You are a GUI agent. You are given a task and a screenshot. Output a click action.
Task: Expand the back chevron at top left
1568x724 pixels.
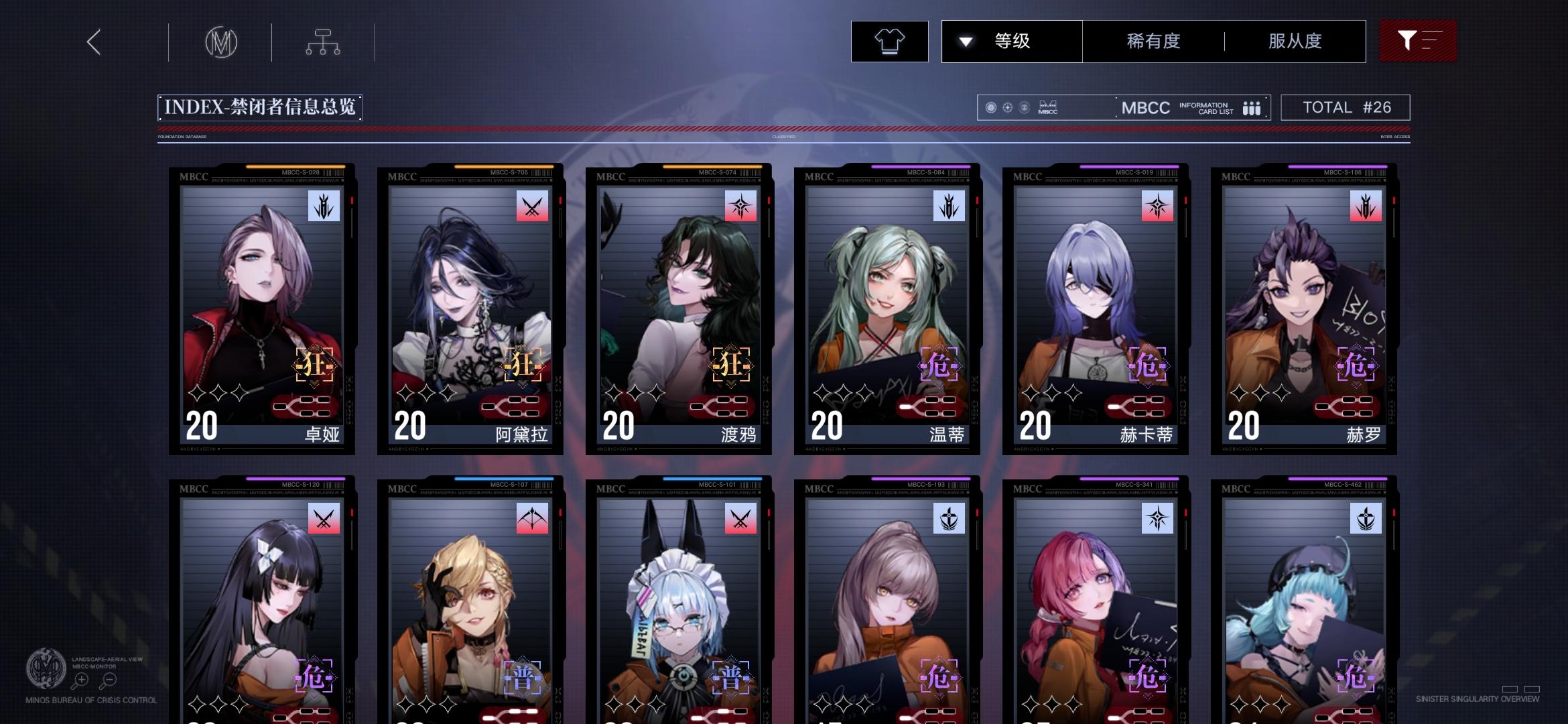click(x=93, y=42)
